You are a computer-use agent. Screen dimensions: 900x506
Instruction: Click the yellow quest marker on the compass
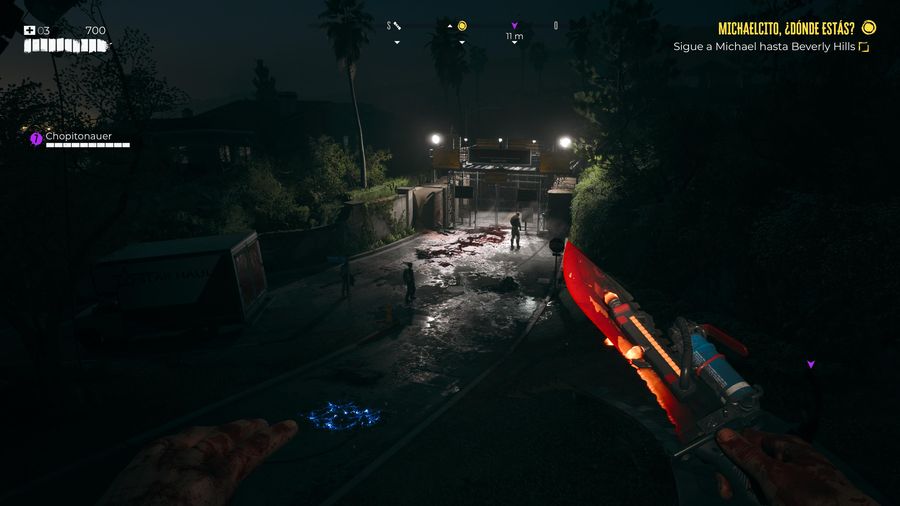pos(462,26)
